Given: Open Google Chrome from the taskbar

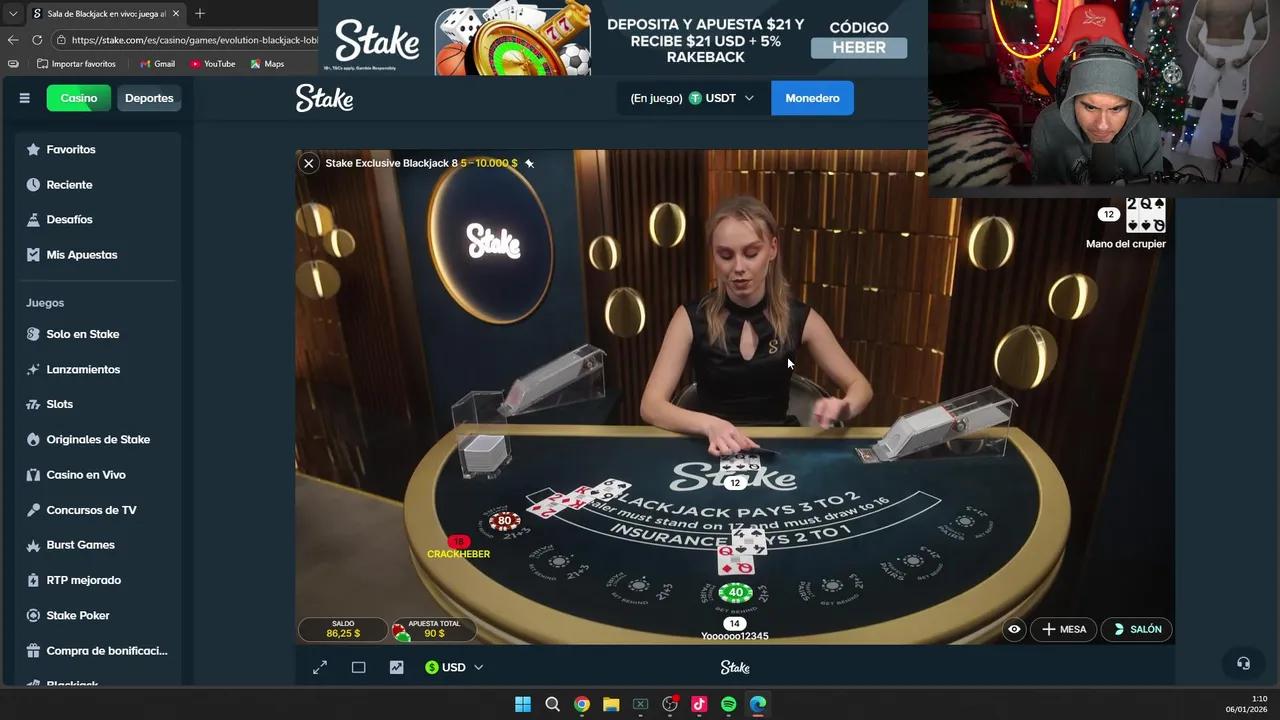Looking at the screenshot, I should coord(582,703).
